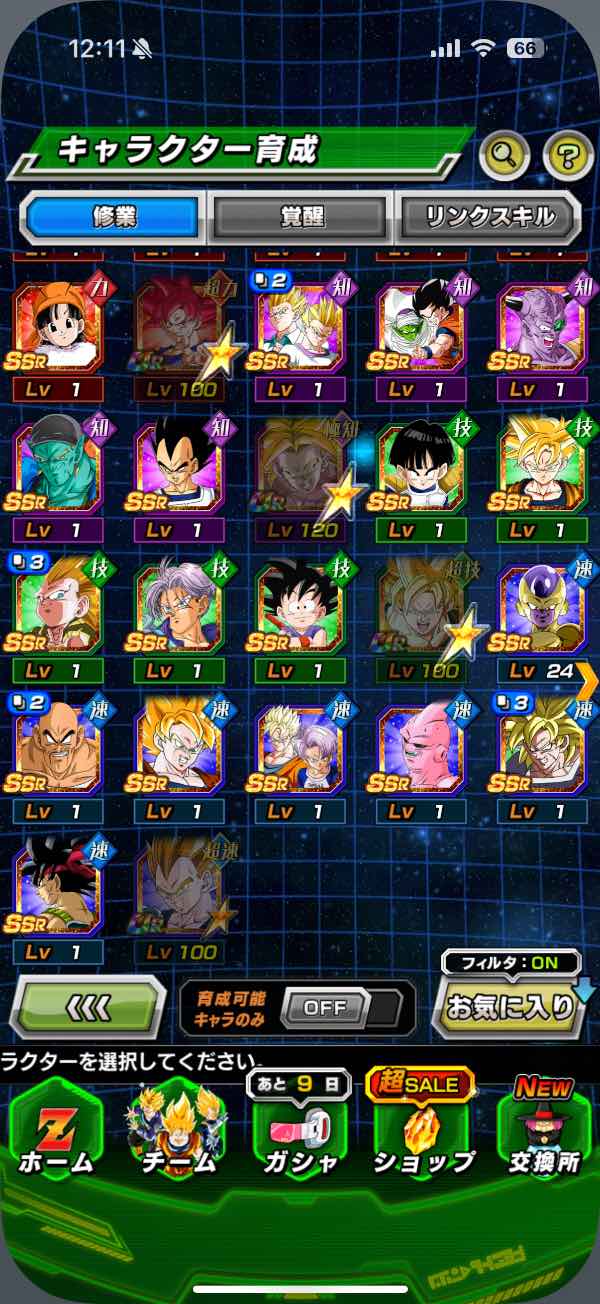Switch to the 修業 training tab
600x1304 pixels.
111,217
